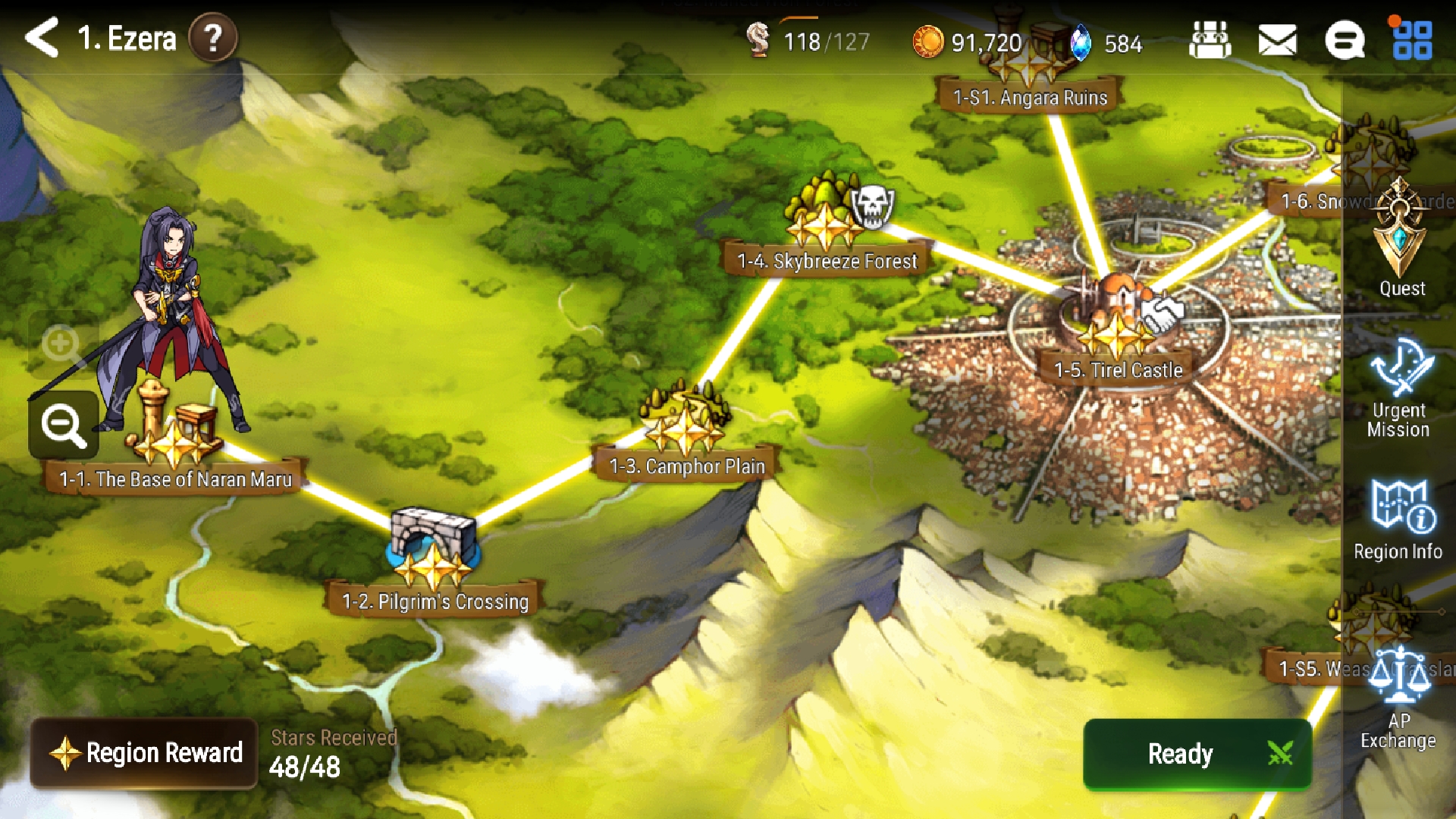Open the help question mark beside Ezera

pos(212,39)
